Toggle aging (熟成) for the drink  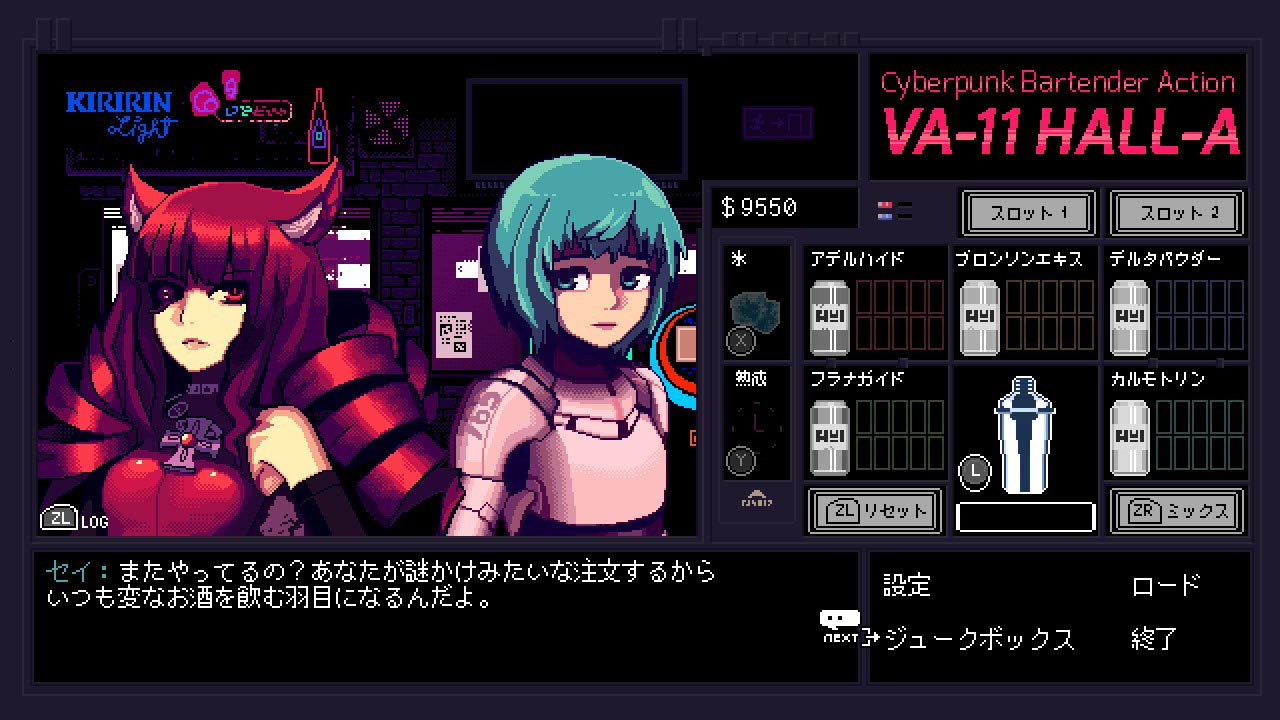756,425
